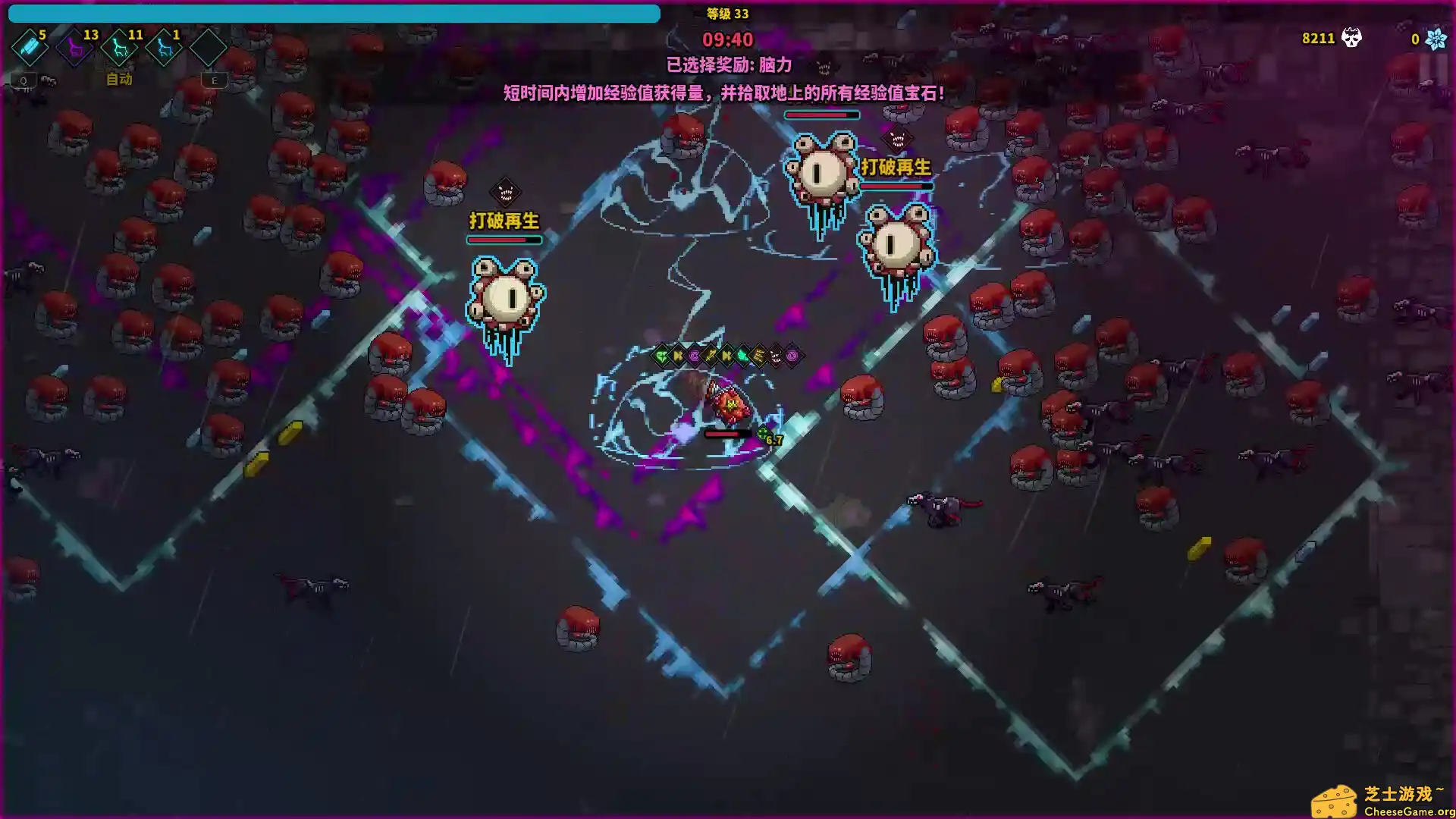Select the purple clock buff icon in the buff row
Screen dimensions: 1456x819
click(692, 356)
